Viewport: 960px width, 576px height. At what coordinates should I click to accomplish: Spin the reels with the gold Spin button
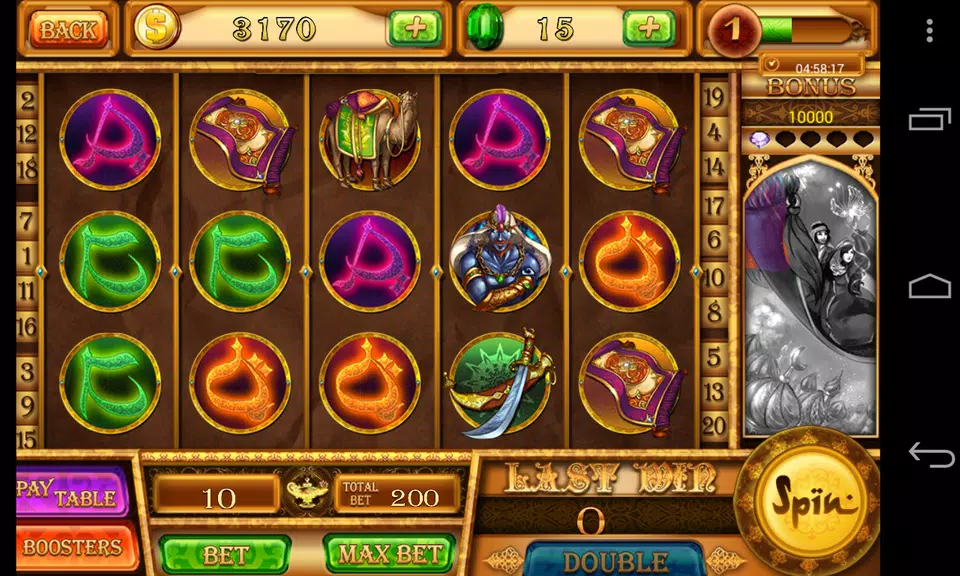[806, 499]
